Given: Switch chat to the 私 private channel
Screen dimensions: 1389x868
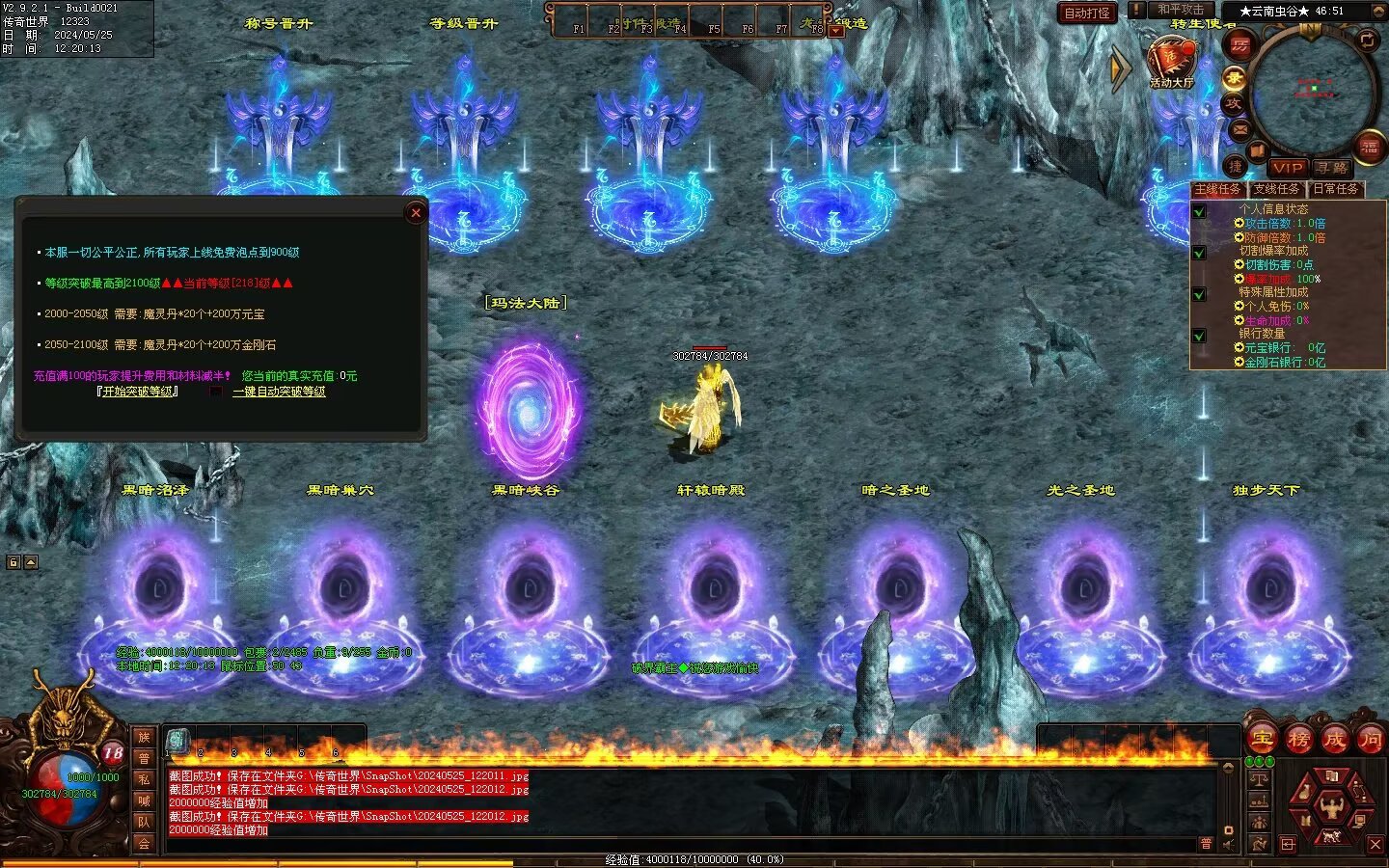Looking at the screenshot, I should (x=144, y=779).
